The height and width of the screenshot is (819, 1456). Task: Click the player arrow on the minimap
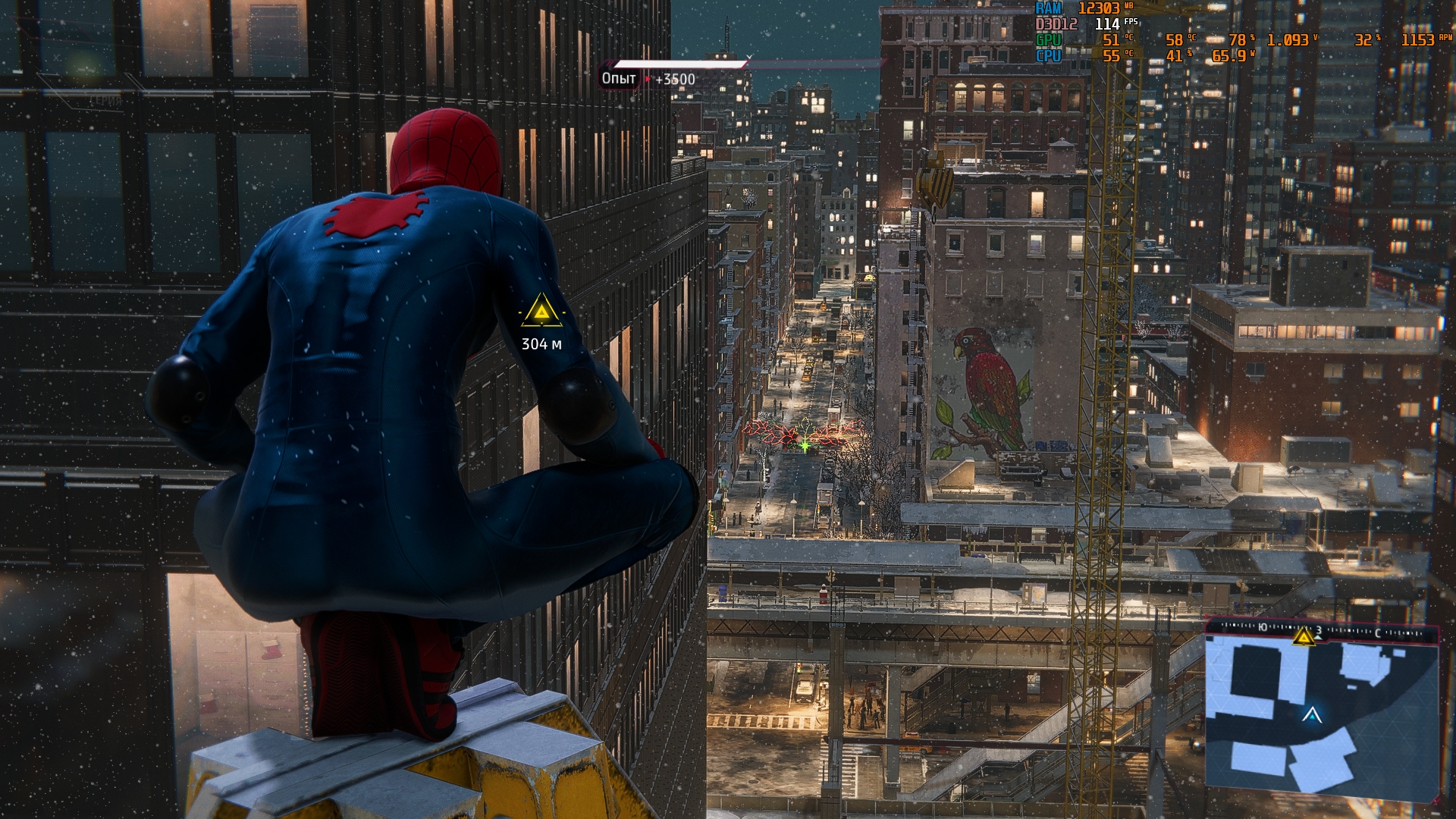(x=1312, y=714)
